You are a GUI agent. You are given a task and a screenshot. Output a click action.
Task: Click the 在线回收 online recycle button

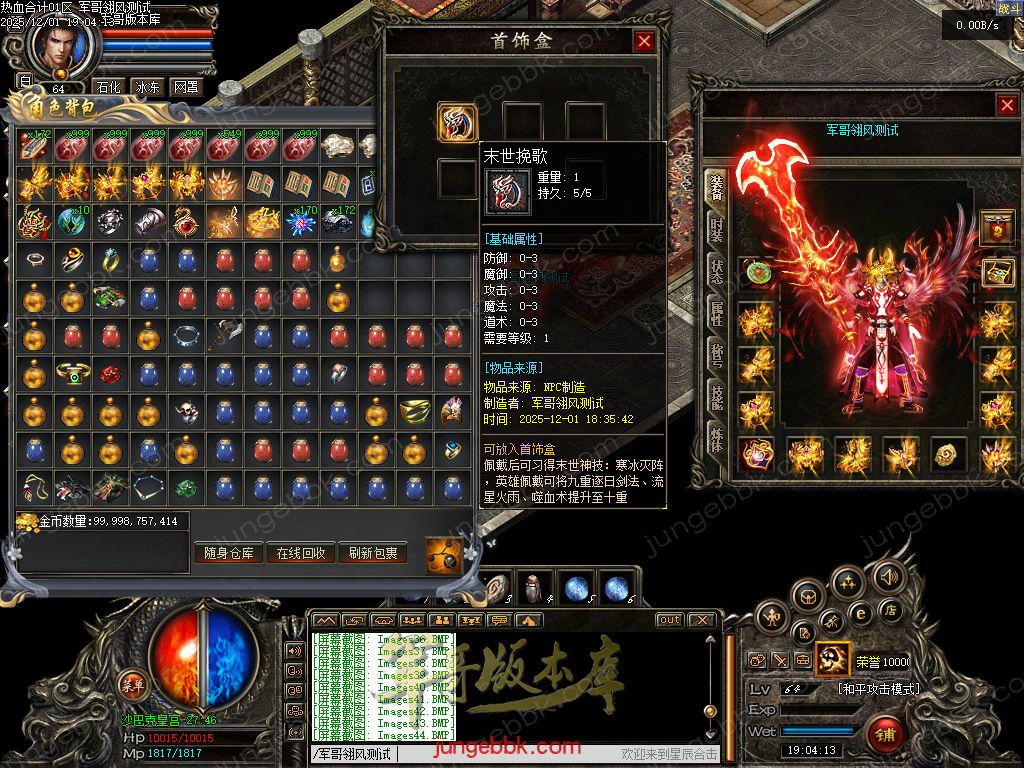pos(301,553)
